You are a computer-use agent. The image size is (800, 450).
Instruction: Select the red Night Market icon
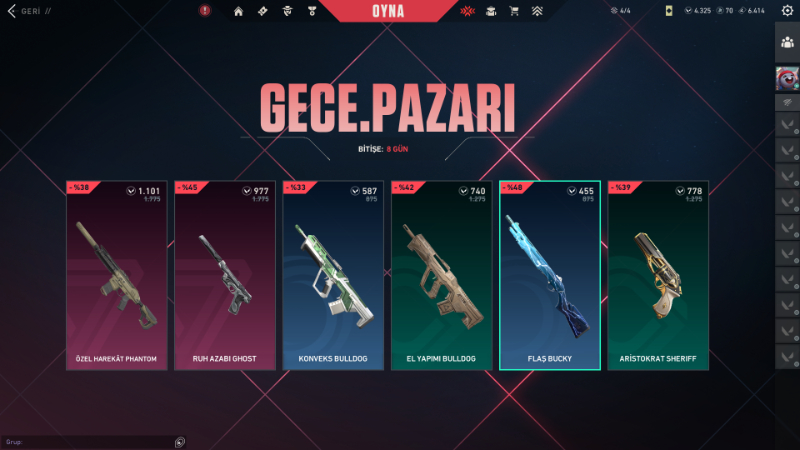467,12
